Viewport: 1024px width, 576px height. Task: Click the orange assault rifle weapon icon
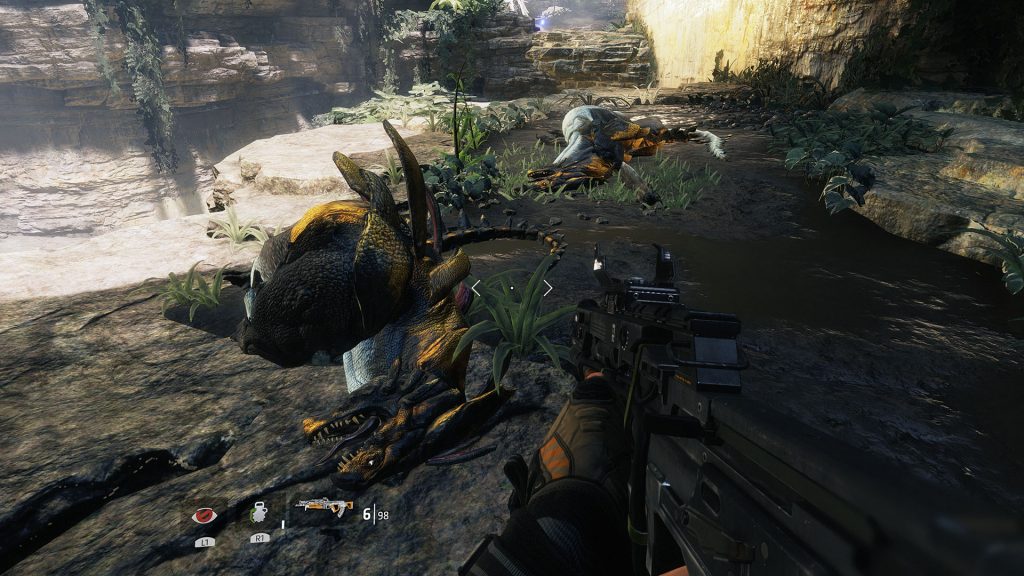[x=324, y=508]
